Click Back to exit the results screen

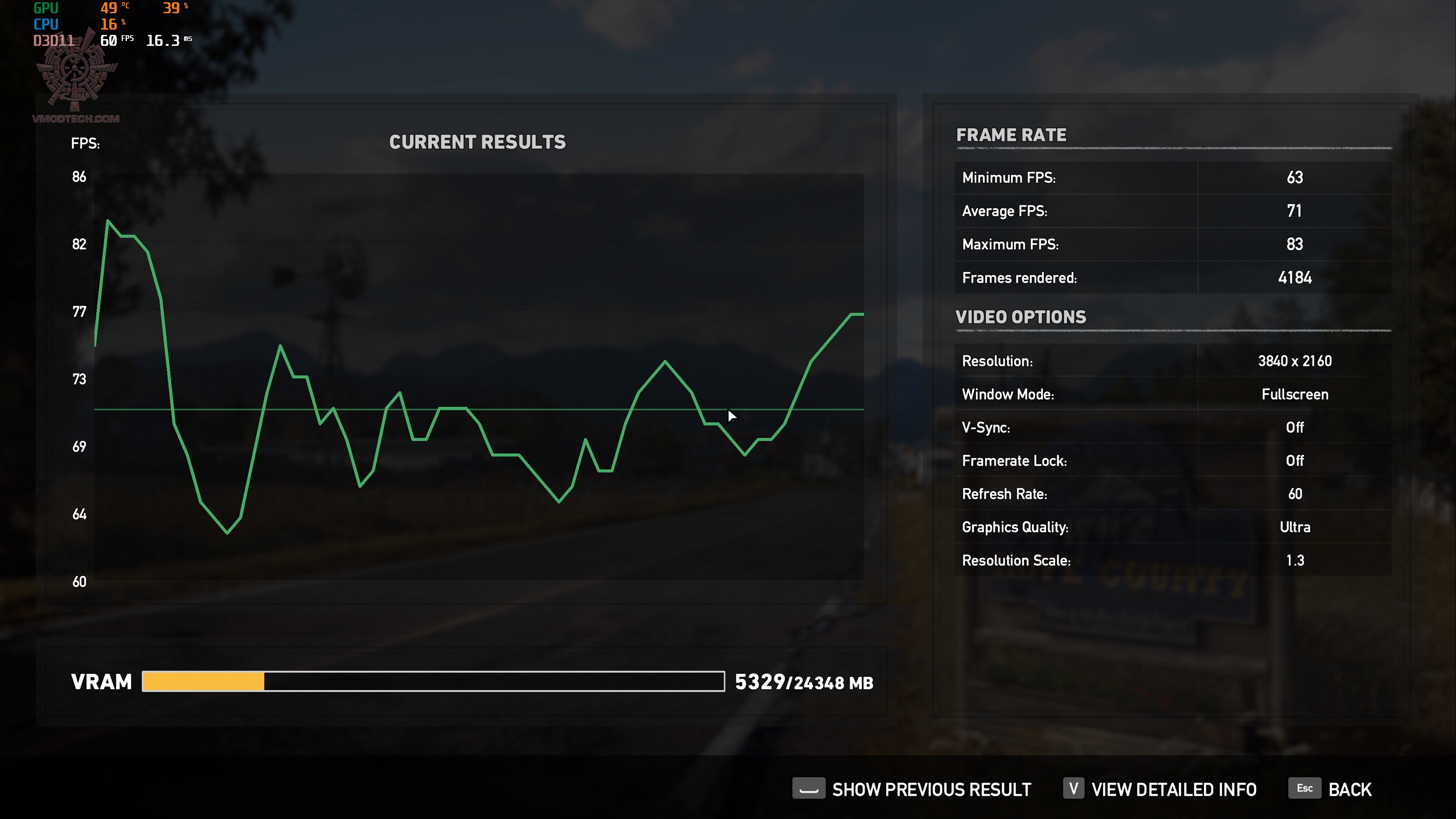coord(1350,789)
